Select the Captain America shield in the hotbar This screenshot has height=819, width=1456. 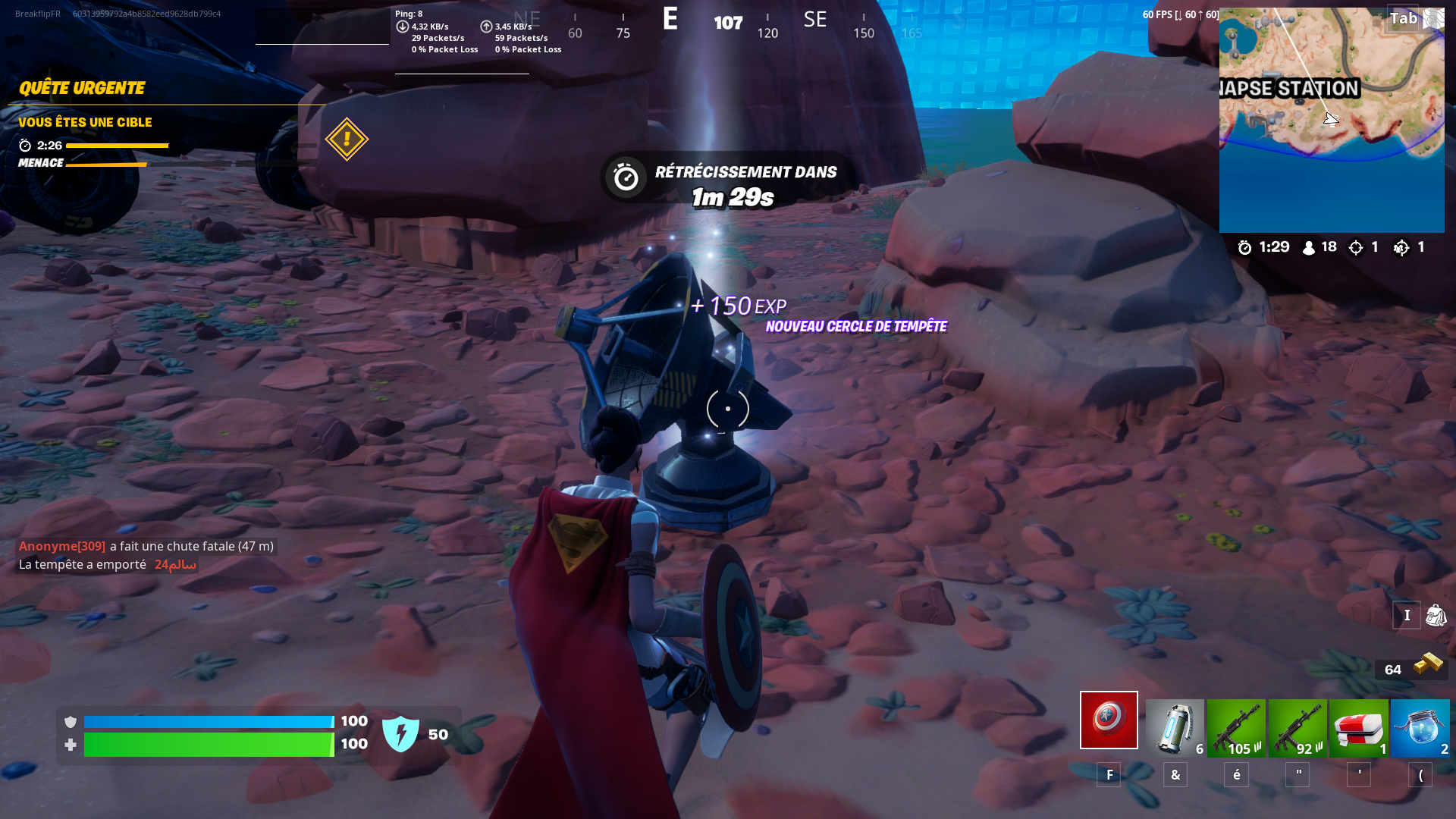click(x=1109, y=719)
